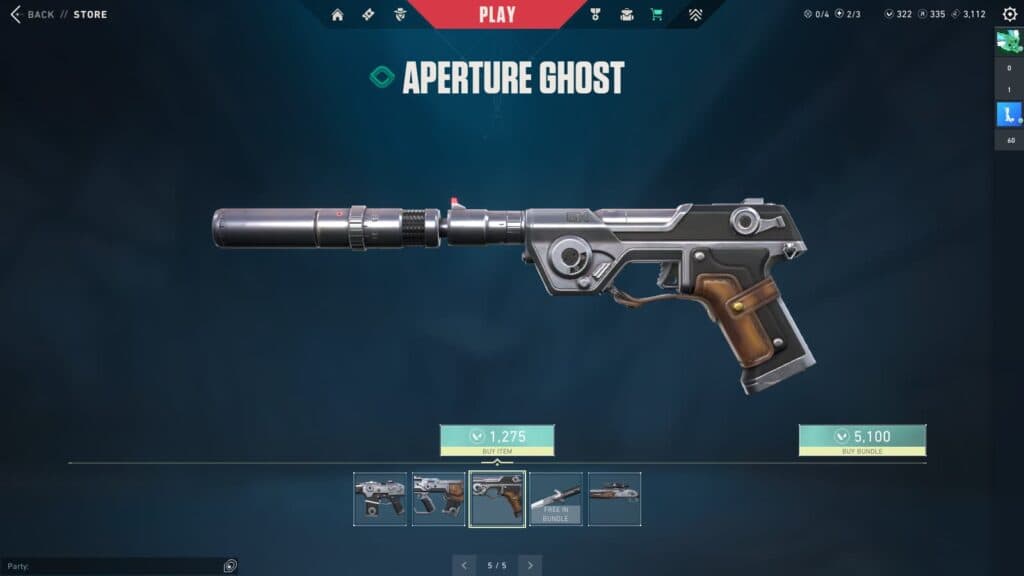The image size is (1024, 576).
Task: Go back from the Store page
Action: point(32,14)
